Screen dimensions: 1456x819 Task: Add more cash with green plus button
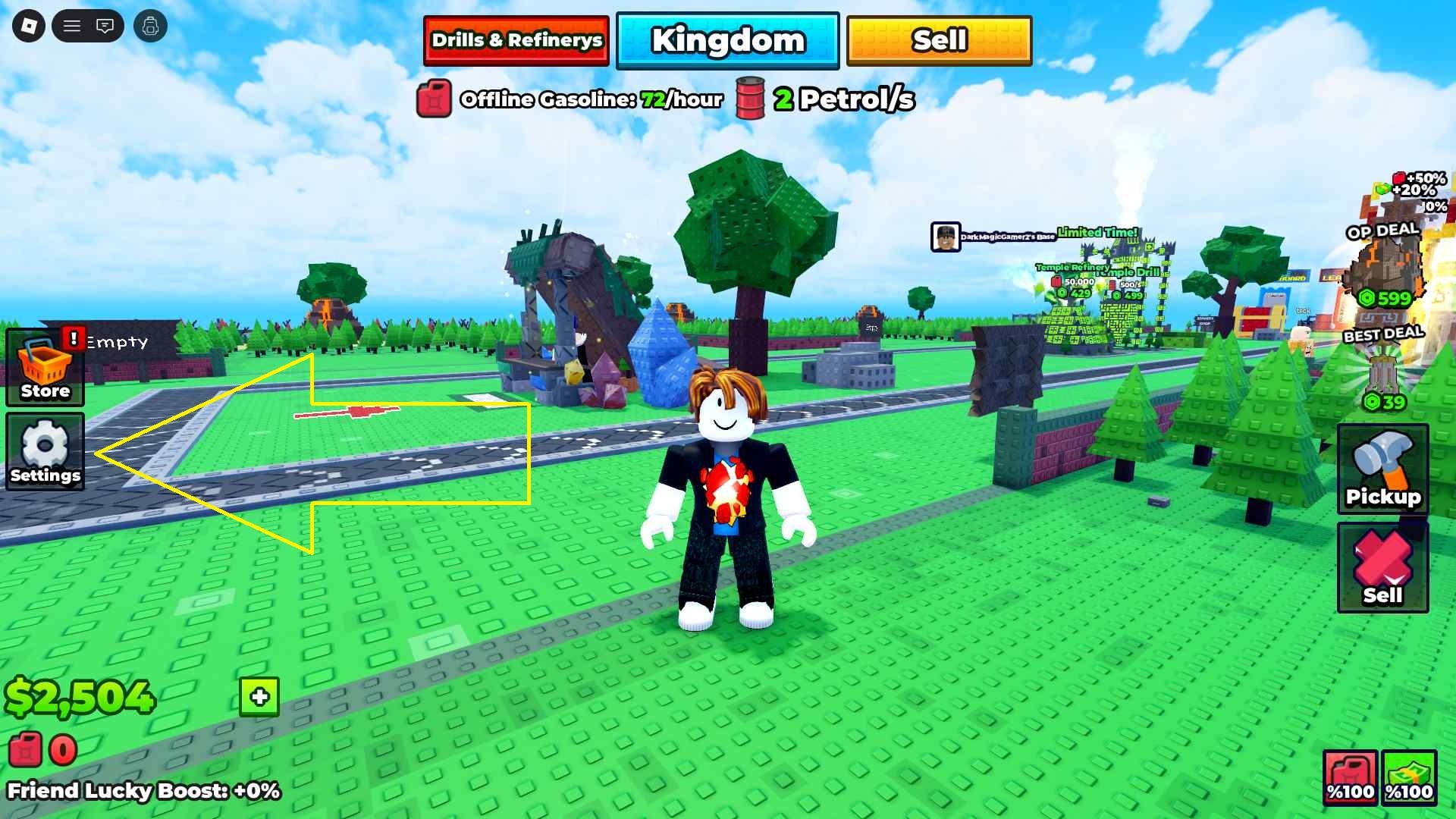pyautogui.click(x=259, y=697)
